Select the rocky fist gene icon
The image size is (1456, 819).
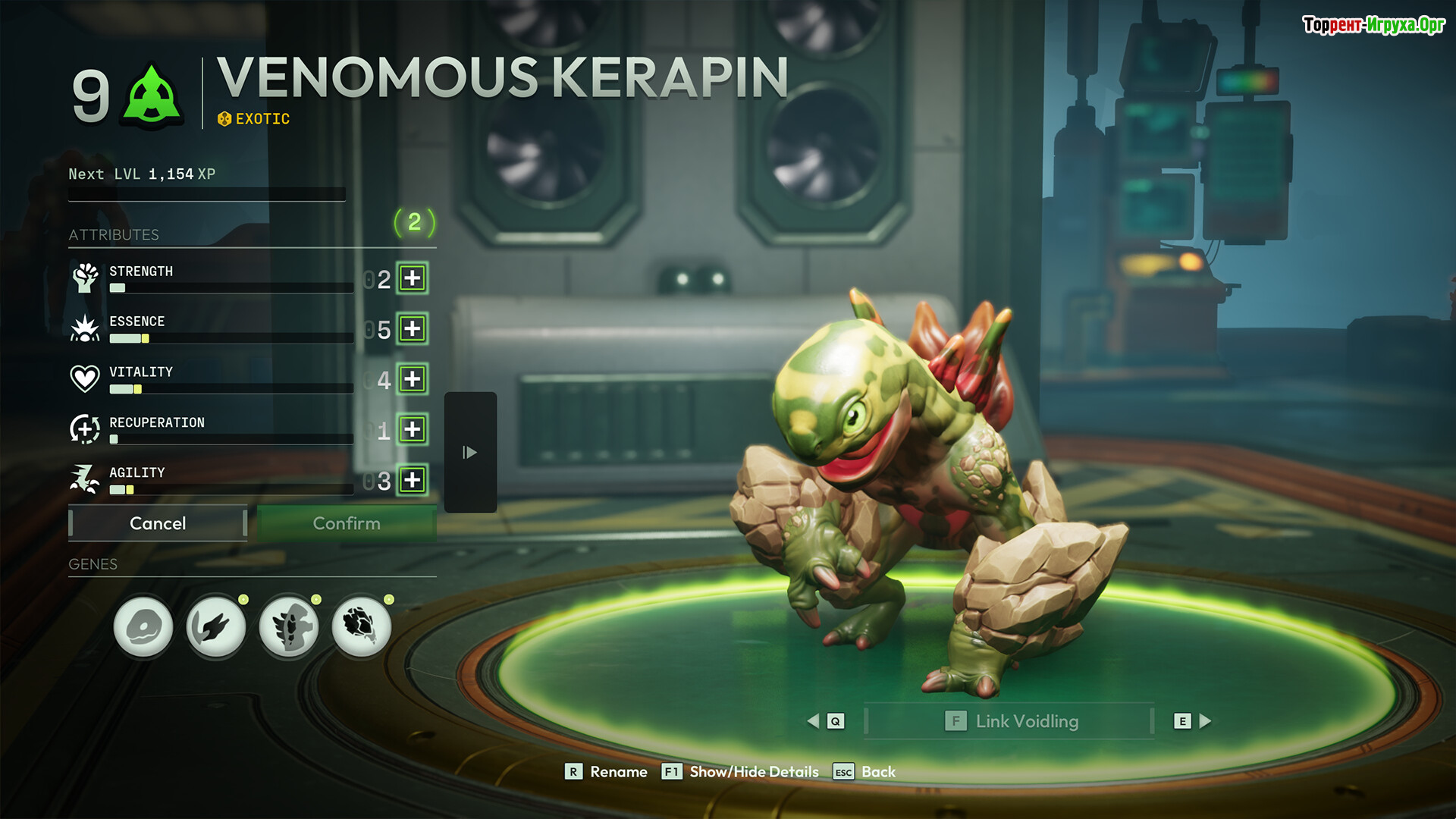362,626
